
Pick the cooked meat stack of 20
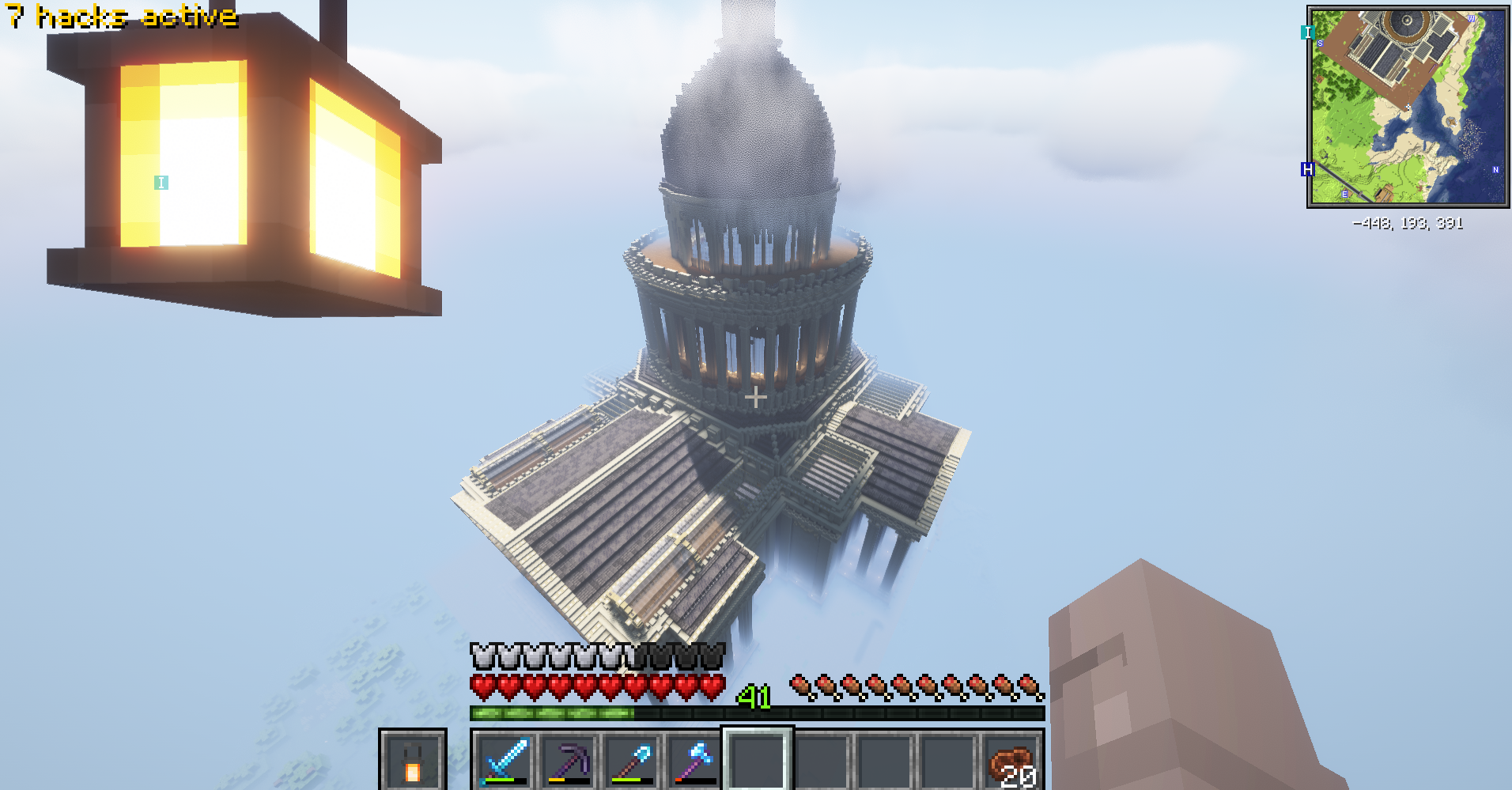click(x=1012, y=762)
